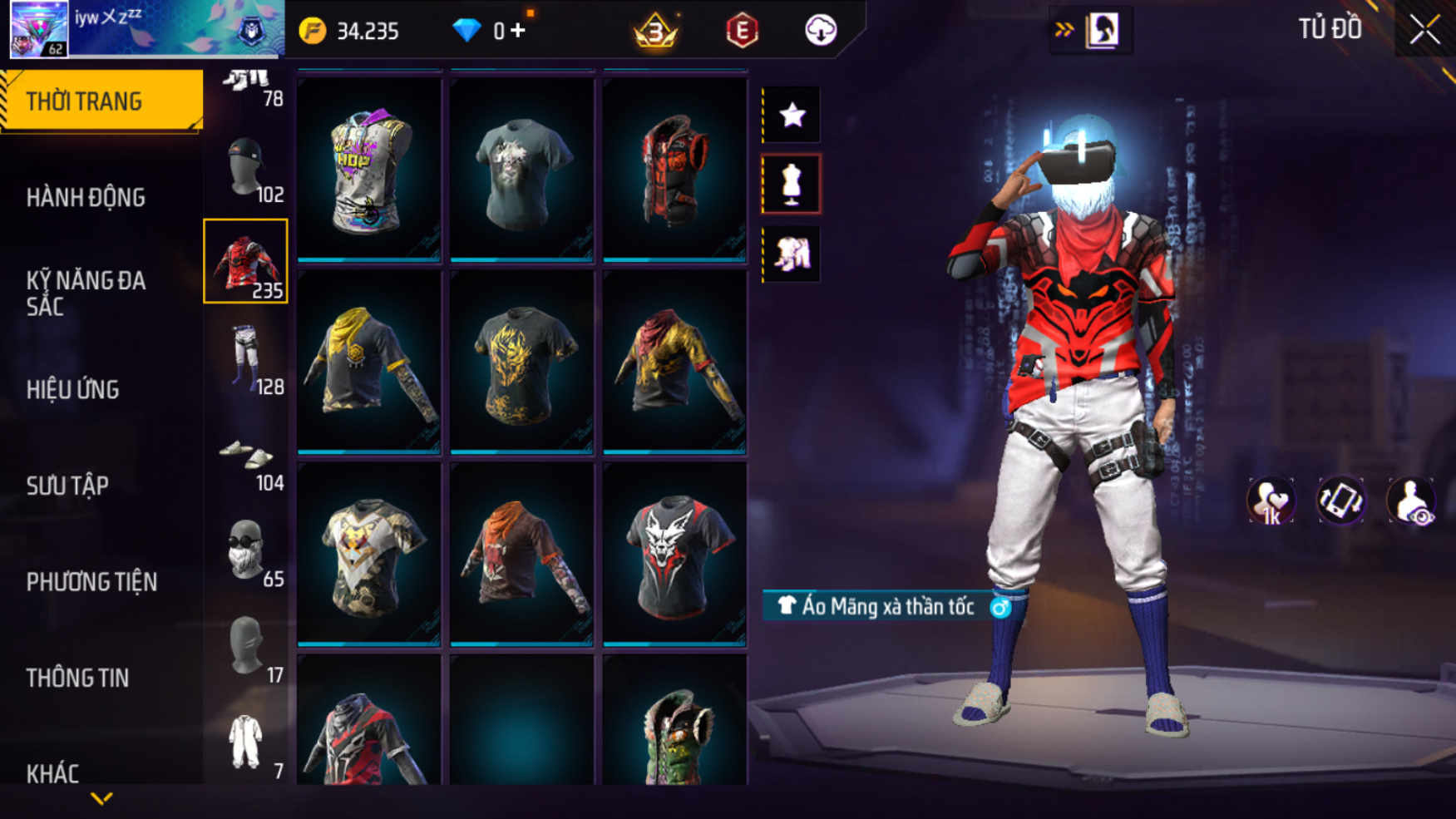Image resolution: width=1456 pixels, height=819 pixels.
Task: Show favorites using the star filter
Action: pos(792,115)
